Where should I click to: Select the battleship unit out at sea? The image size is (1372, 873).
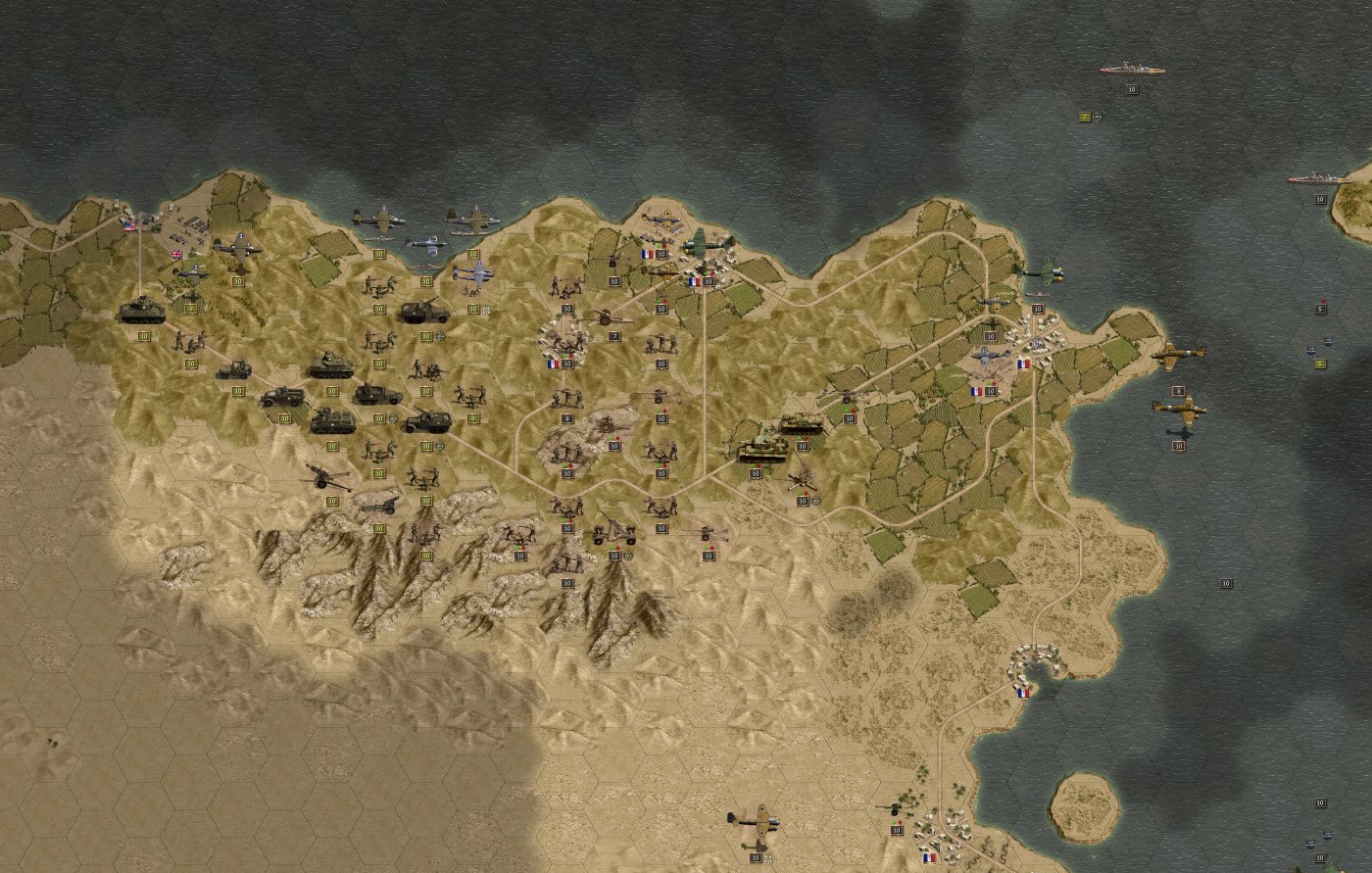click(1132, 70)
